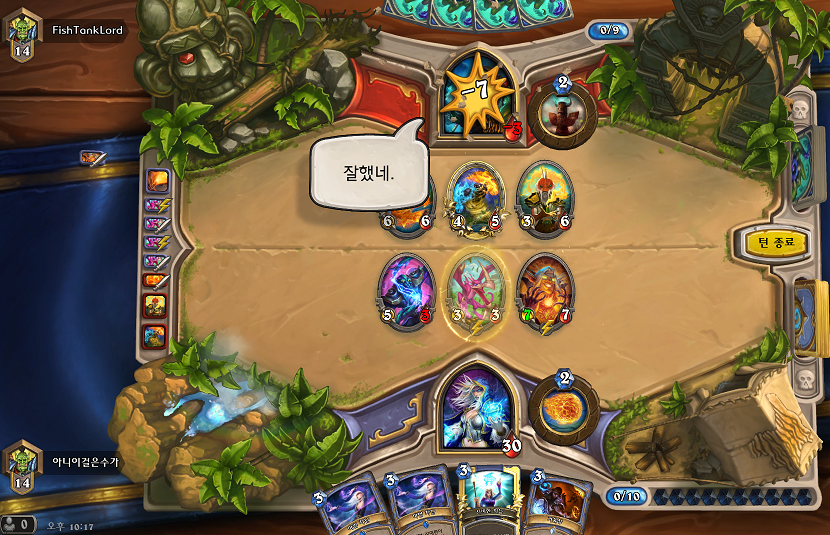
Task: Target the enemy 4/5 golden-framed legendary minion
Action: coord(475,199)
